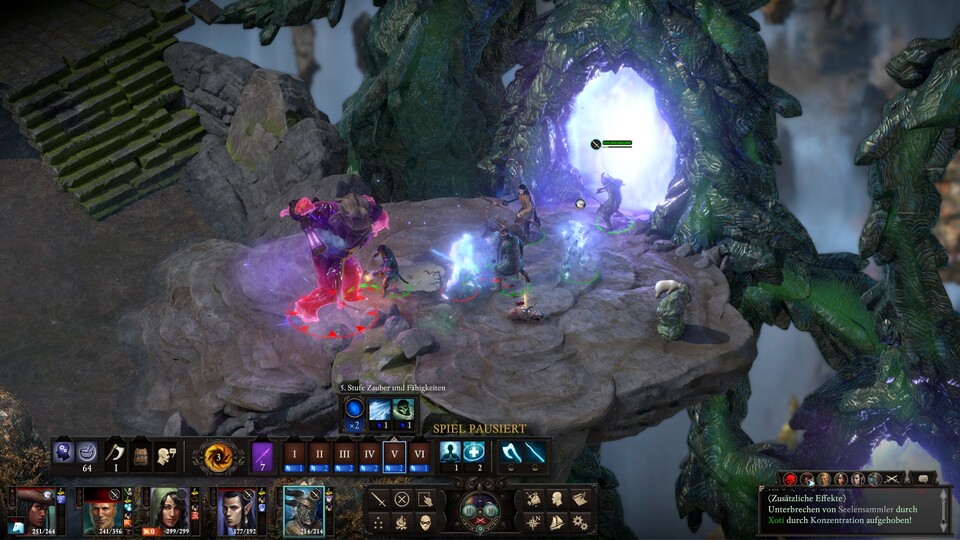This screenshot has height=540, width=960.
Task: Open spell level III abilities
Action: pos(344,453)
